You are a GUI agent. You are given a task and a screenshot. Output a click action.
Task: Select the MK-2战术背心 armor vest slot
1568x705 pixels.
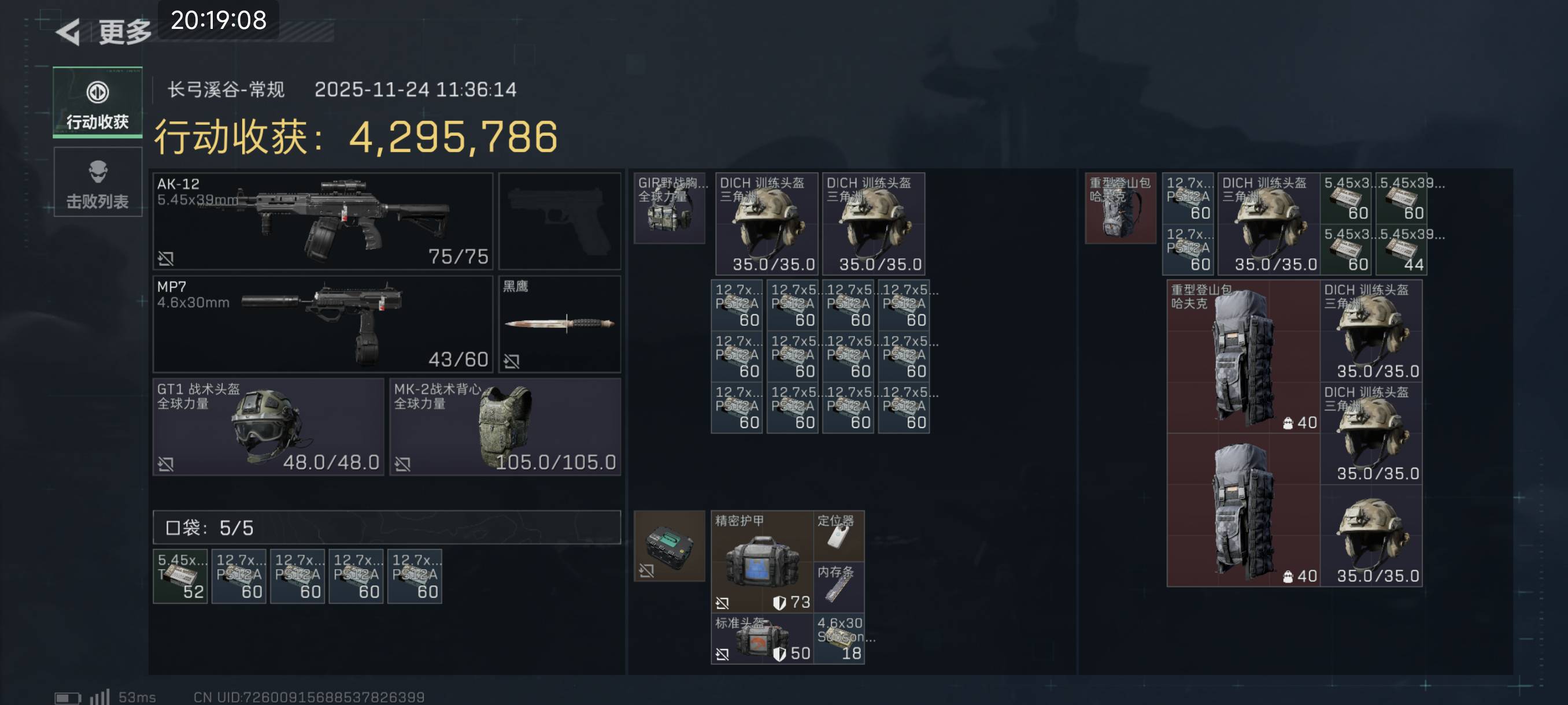click(x=505, y=426)
